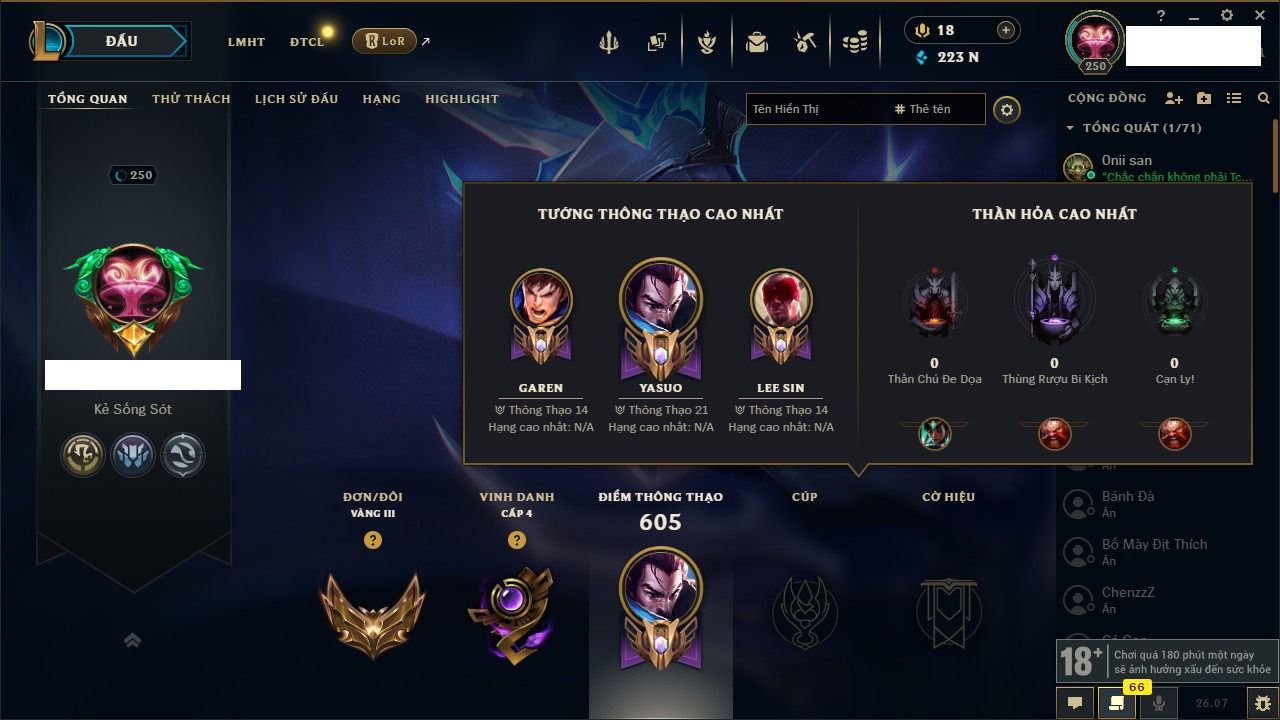Open the backpack collection icon

pos(757,42)
